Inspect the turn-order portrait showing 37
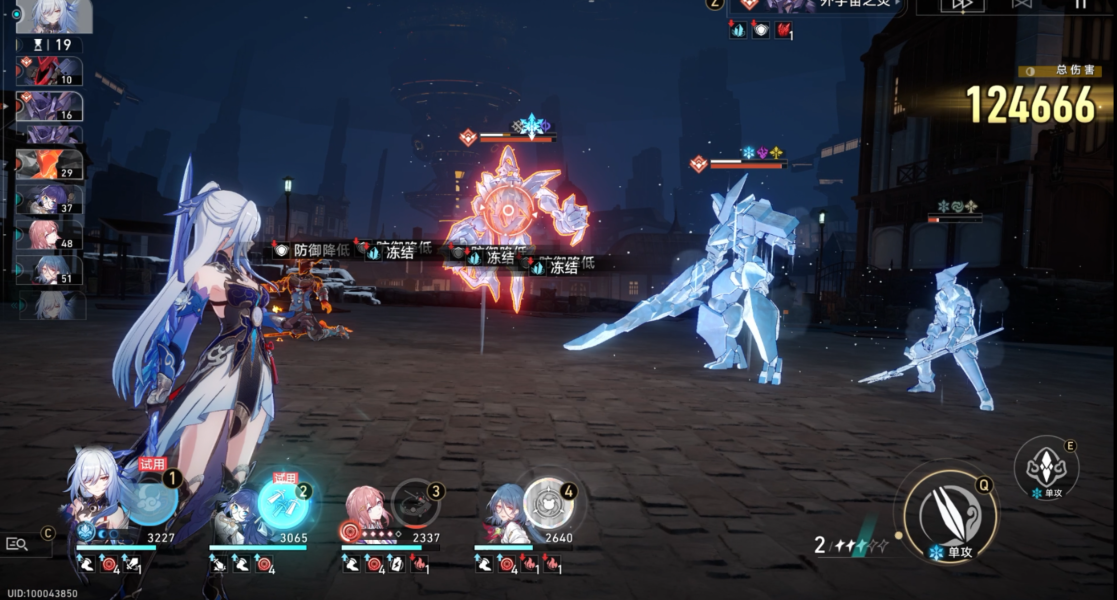This screenshot has height=600, width=1117. coord(49,200)
